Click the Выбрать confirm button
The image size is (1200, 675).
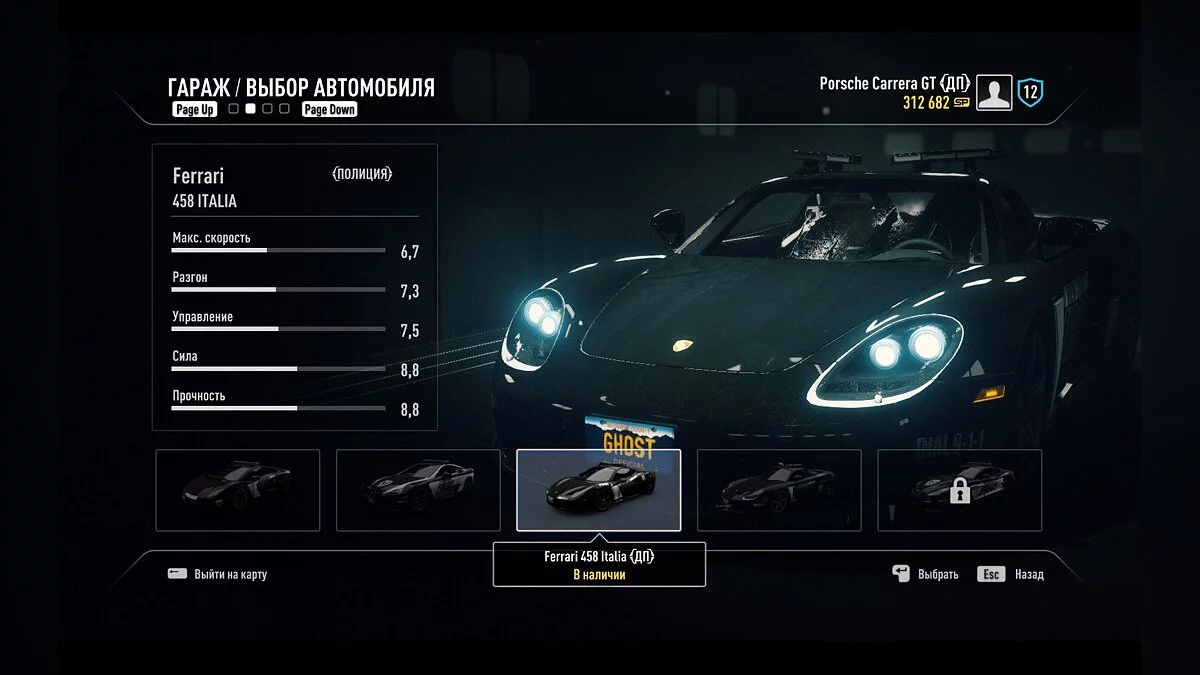925,574
